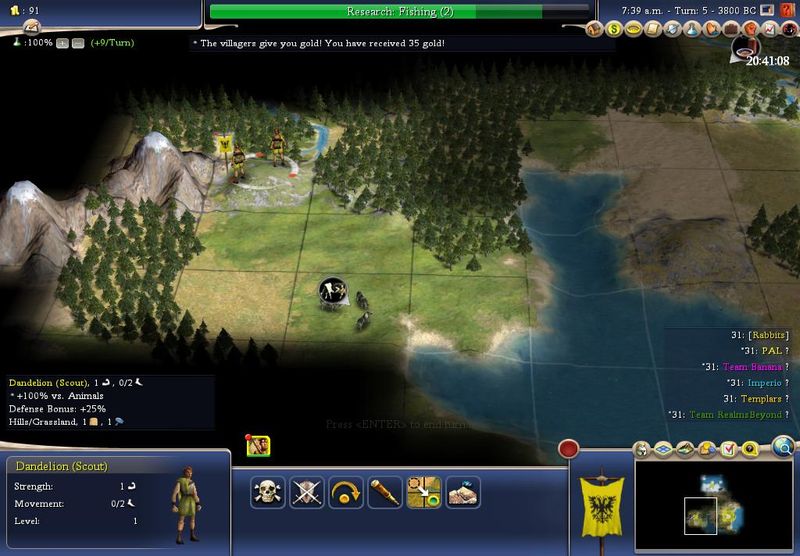Open the research bar showing Fishing

400,11
